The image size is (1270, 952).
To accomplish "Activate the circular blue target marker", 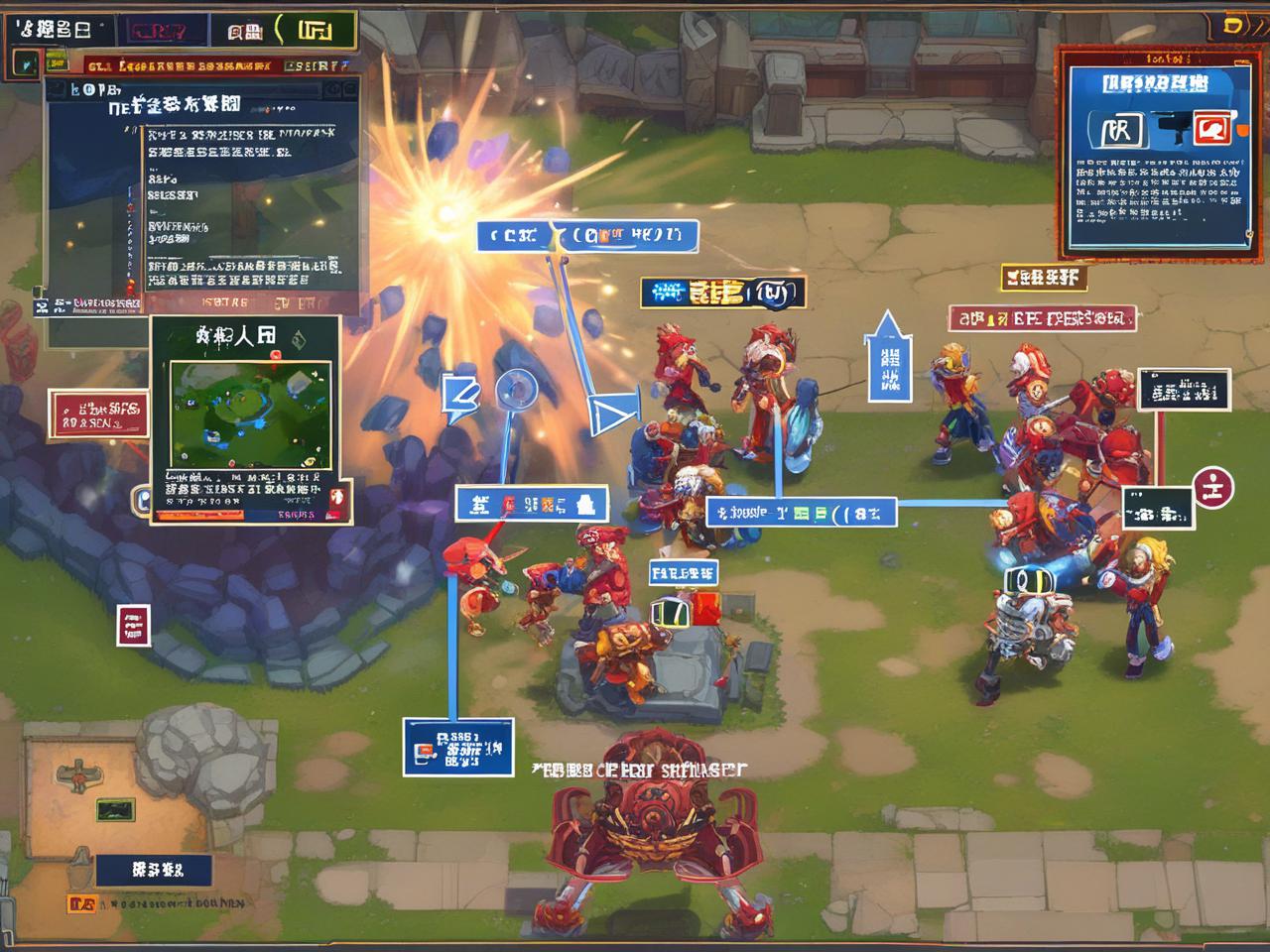I will [516, 390].
